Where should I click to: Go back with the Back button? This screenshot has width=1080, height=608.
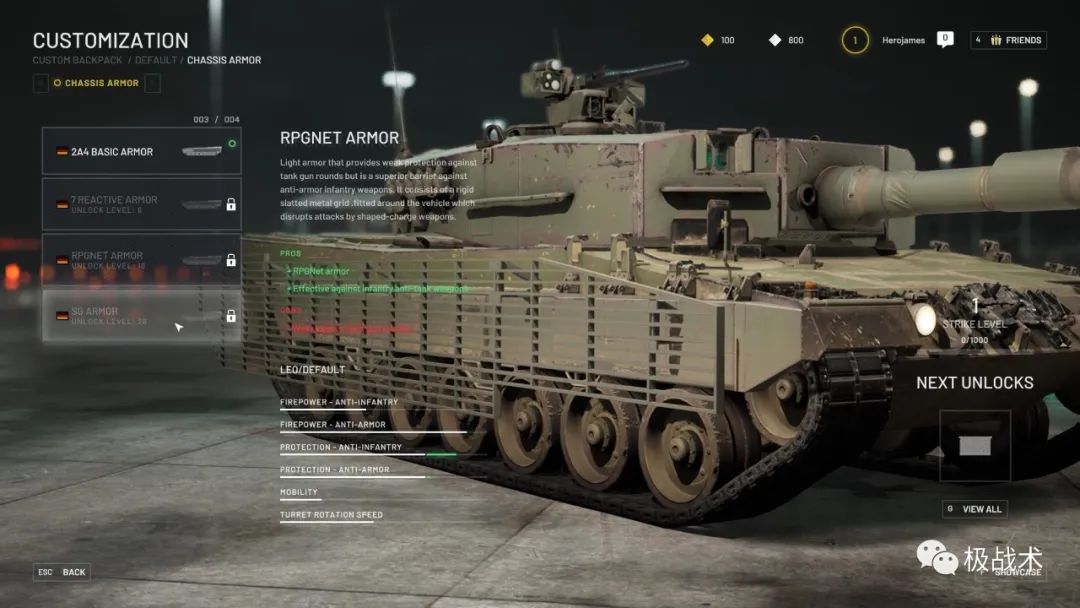pyautogui.click(x=63, y=572)
